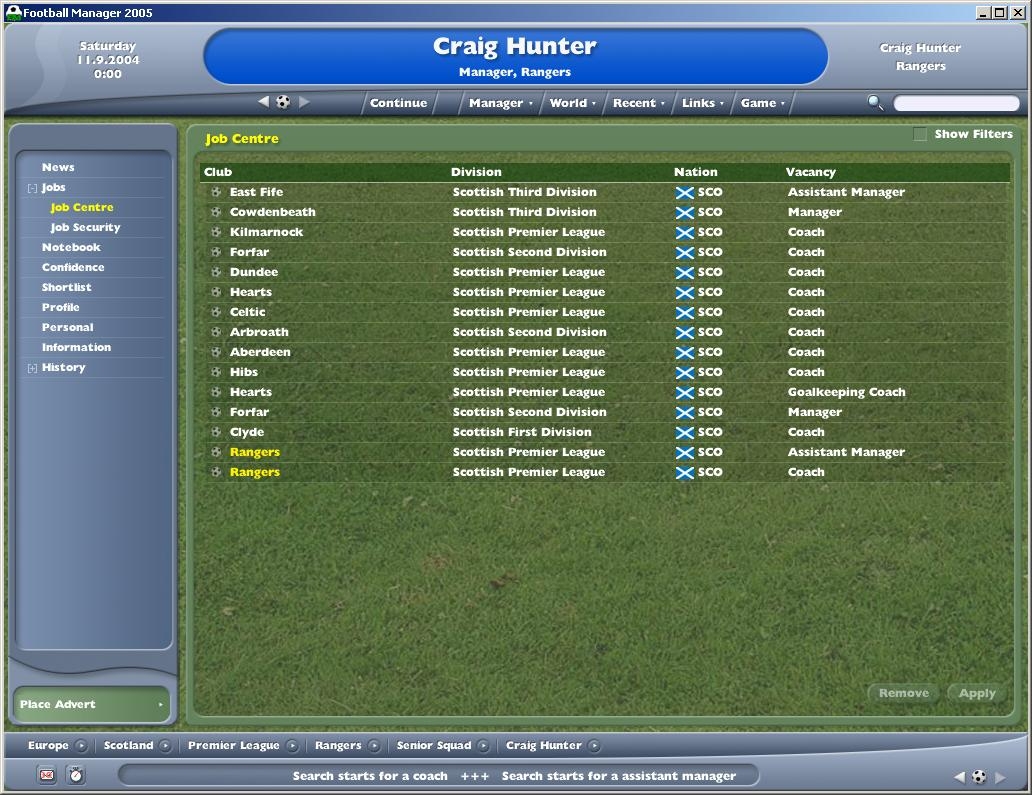The image size is (1032, 795).
Task: Open Job Security in the sidebar
Action: pyautogui.click(x=85, y=227)
